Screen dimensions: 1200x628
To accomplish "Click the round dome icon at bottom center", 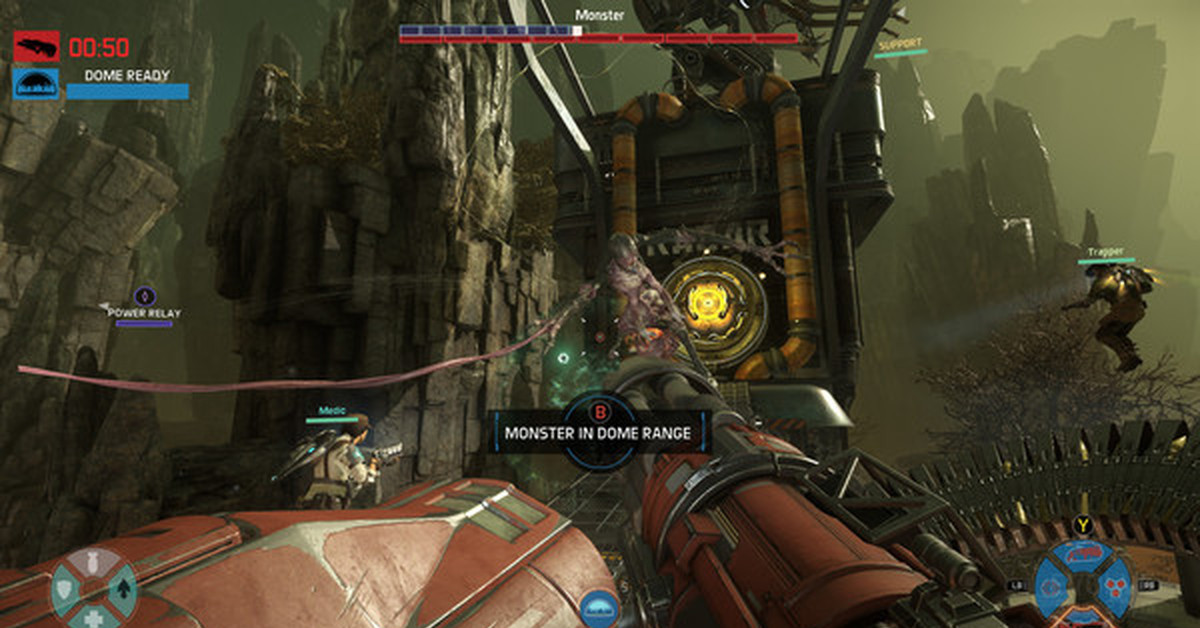I will pos(599,606).
